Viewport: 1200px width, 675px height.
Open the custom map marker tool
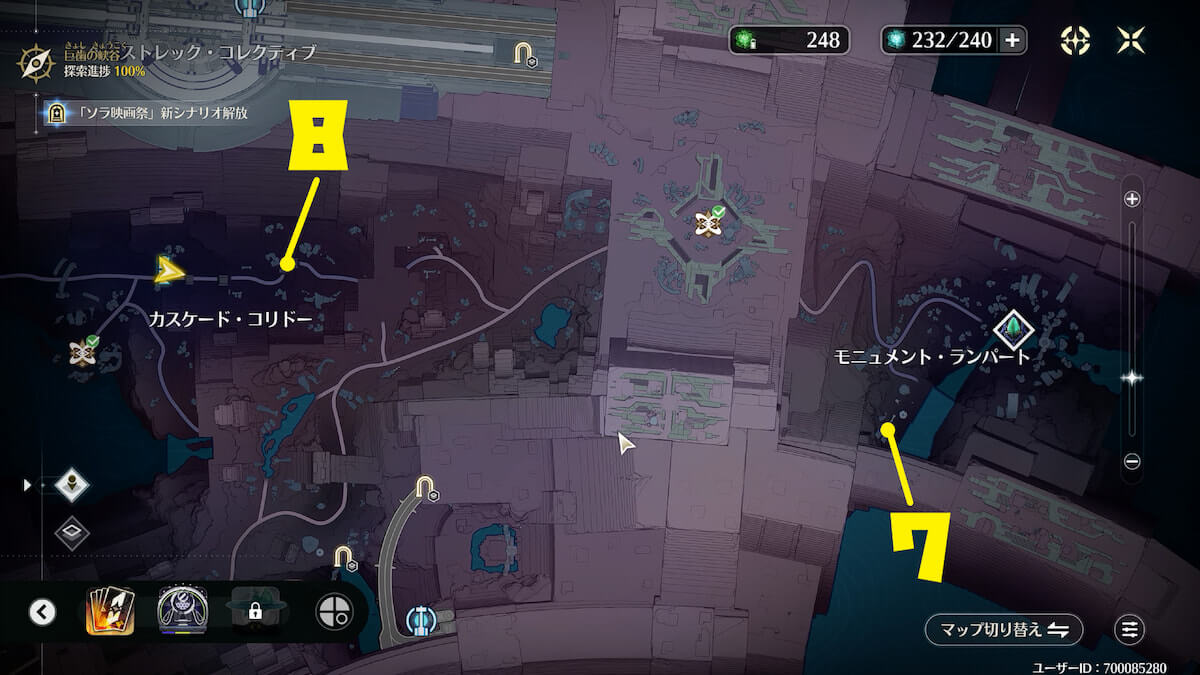(x=1075, y=40)
